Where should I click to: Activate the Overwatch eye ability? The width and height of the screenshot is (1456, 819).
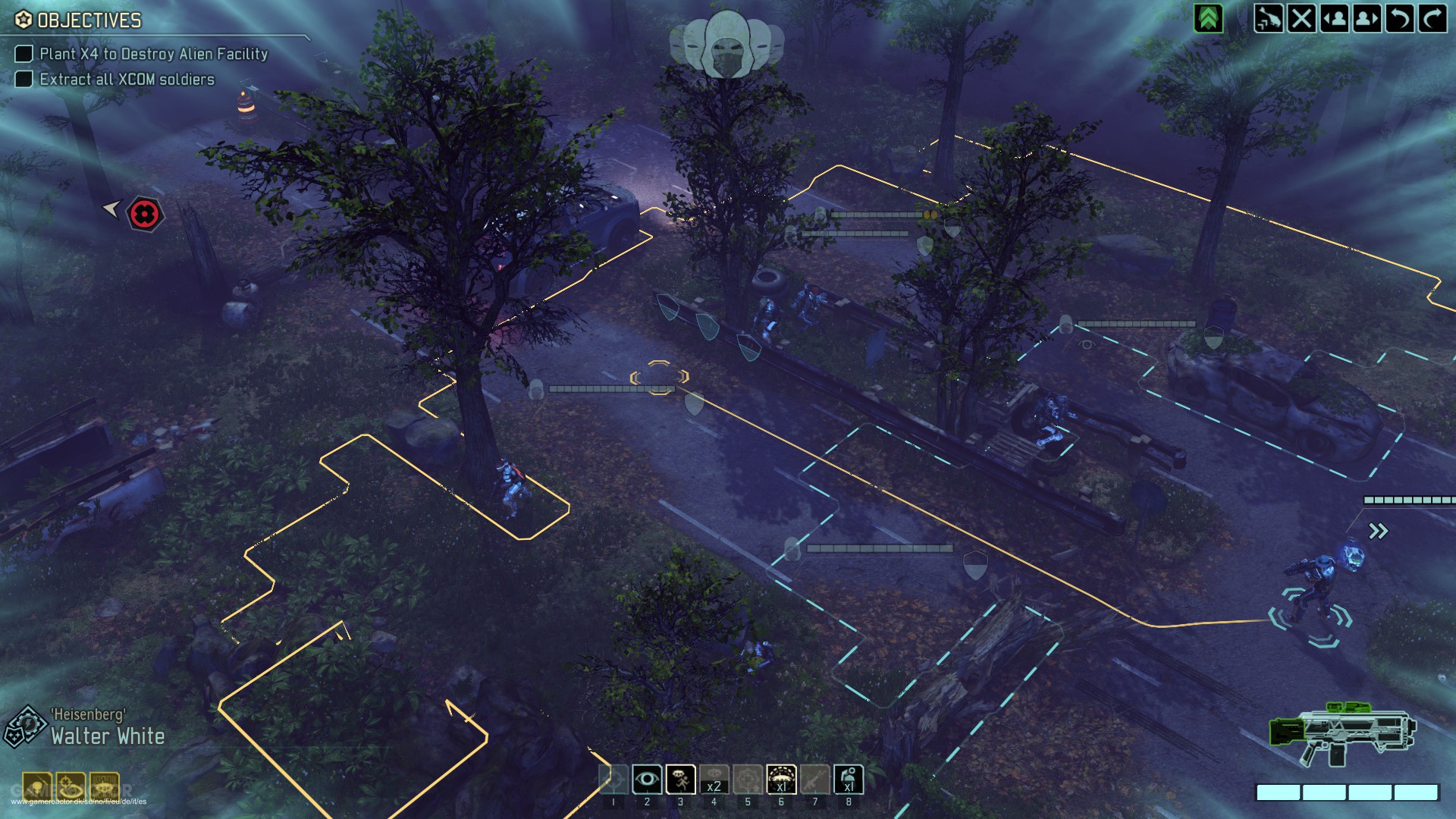[646, 780]
